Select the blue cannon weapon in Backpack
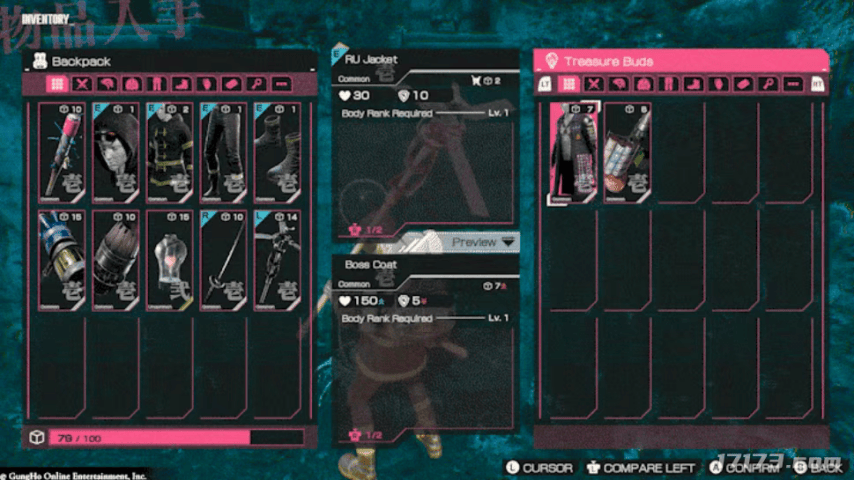The image size is (854, 480). point(64,257)
